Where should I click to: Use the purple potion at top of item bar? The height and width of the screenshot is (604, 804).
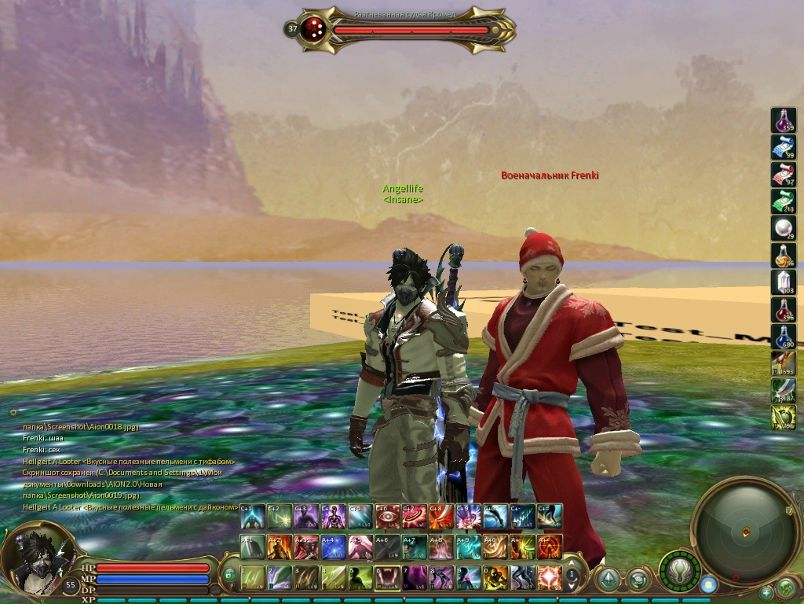[x=783, y=120]
